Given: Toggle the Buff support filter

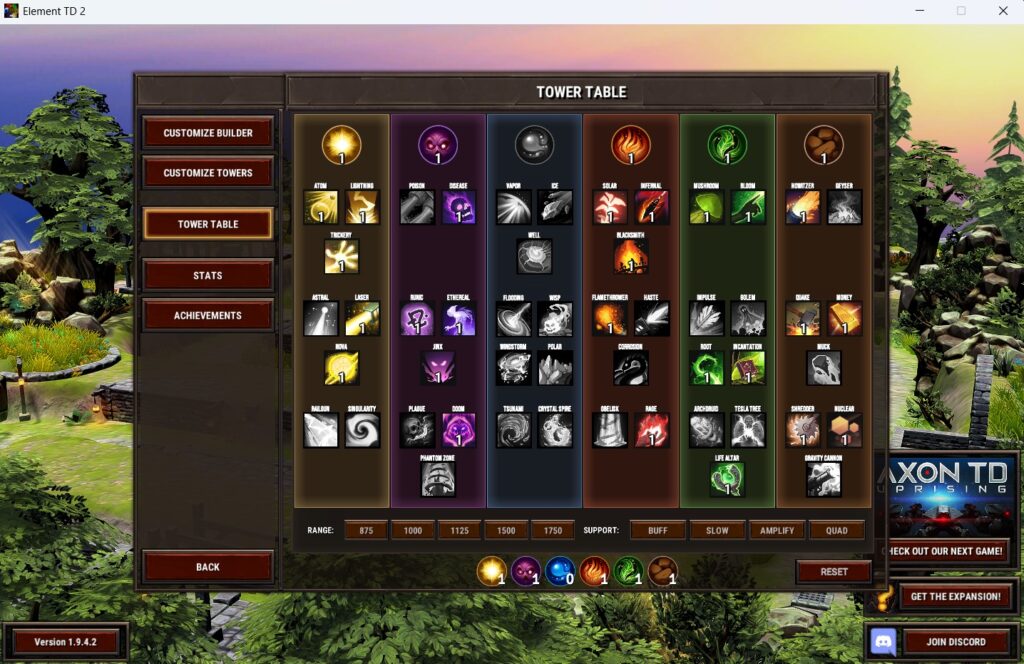Looking at the screenshot, I should pos(658,530).
